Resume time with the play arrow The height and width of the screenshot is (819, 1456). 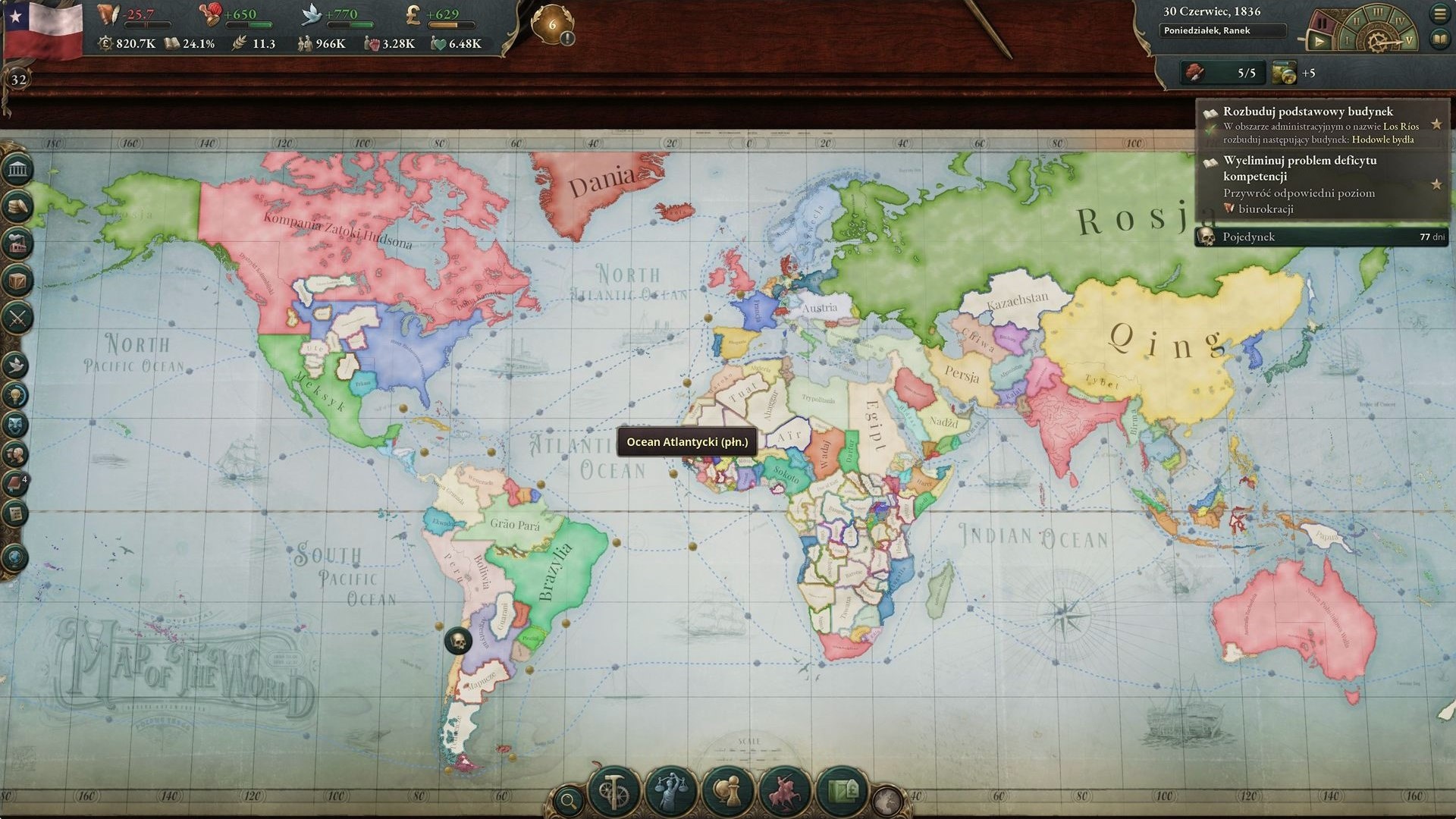tap(1319, 41)
